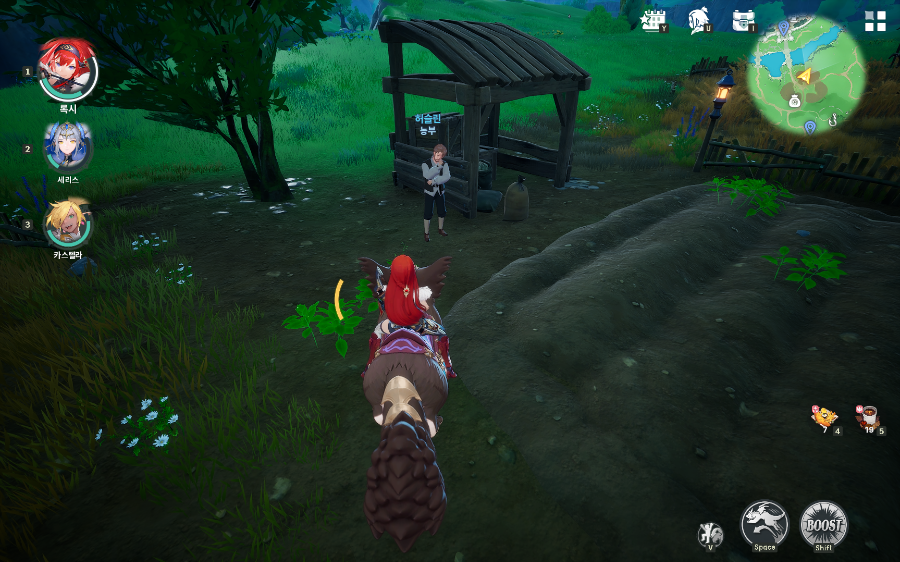Click the blue pin at the minimap's top edge
Screen dimensions: 900x562
point(783,27)
